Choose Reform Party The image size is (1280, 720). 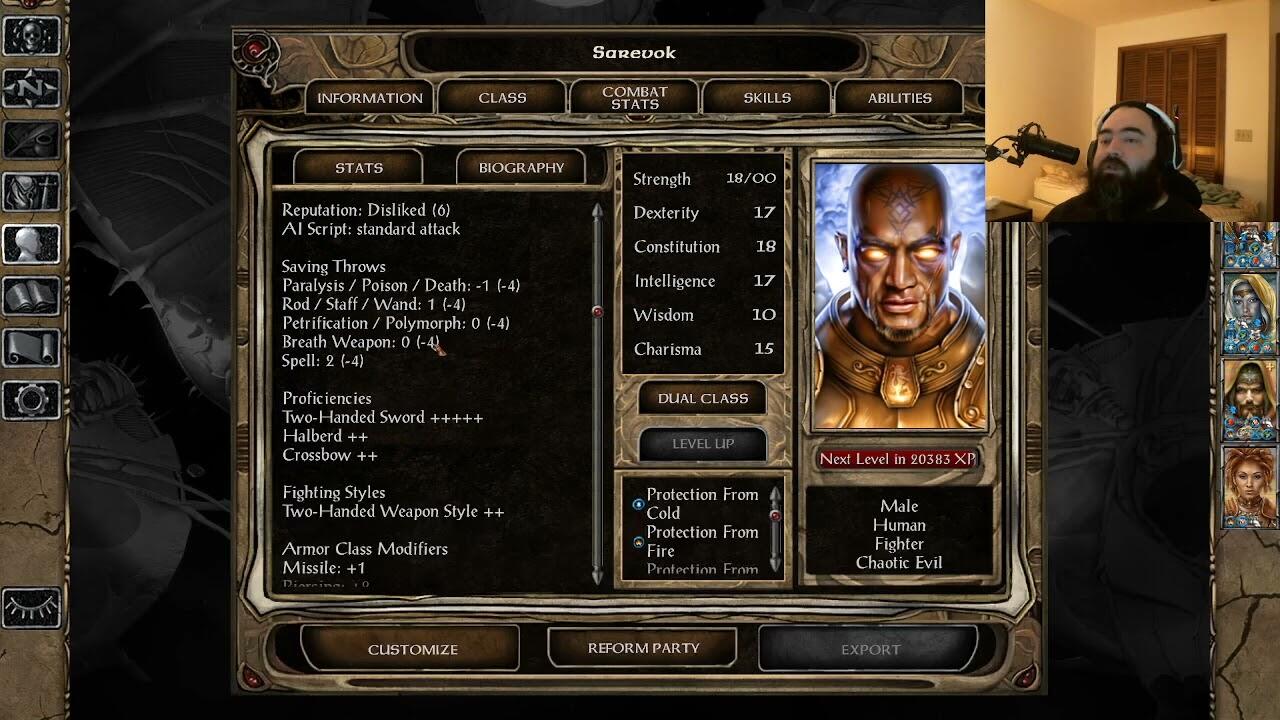pyautogui.click(x=643, y=648)
